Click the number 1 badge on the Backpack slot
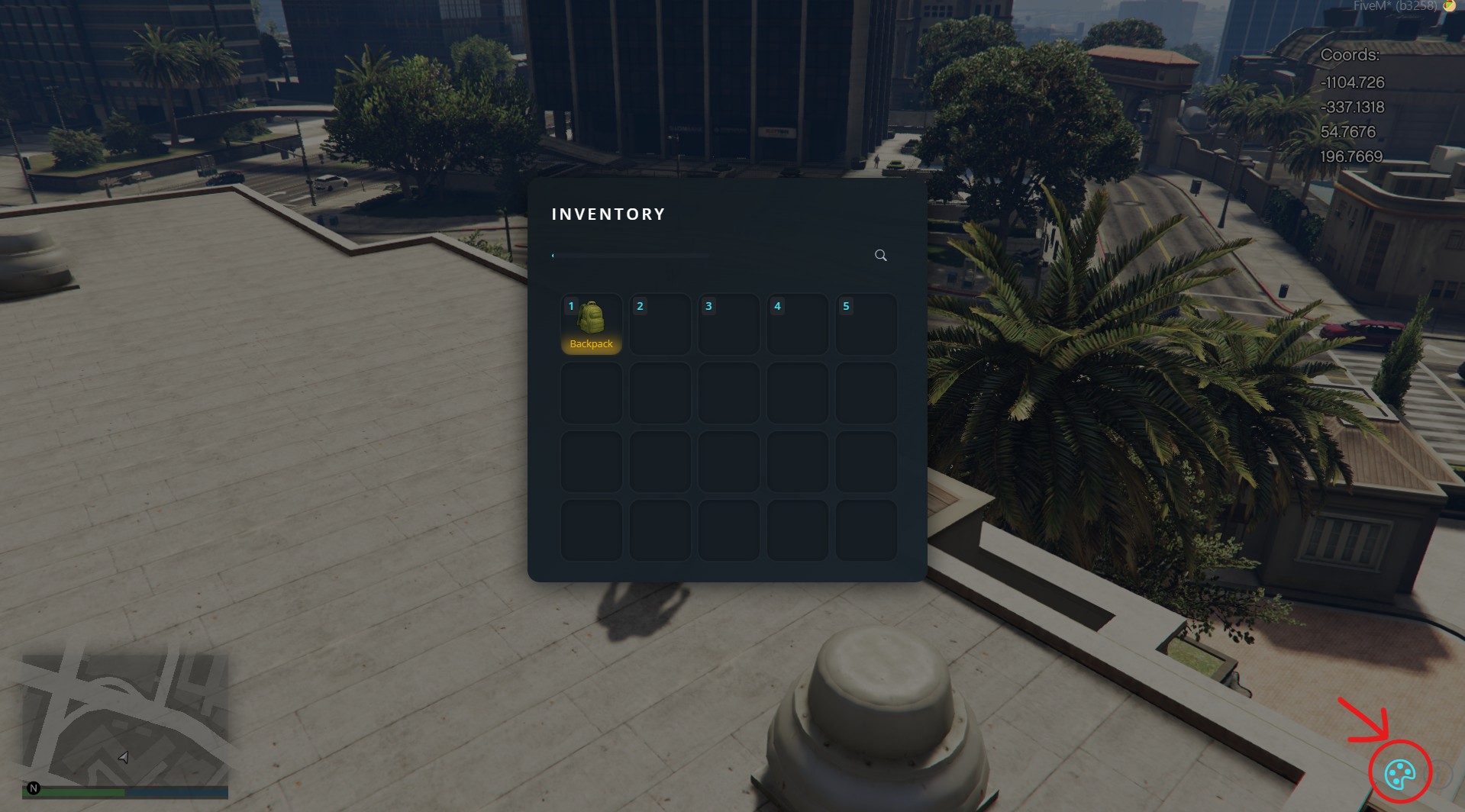 [x=571, y=305]
